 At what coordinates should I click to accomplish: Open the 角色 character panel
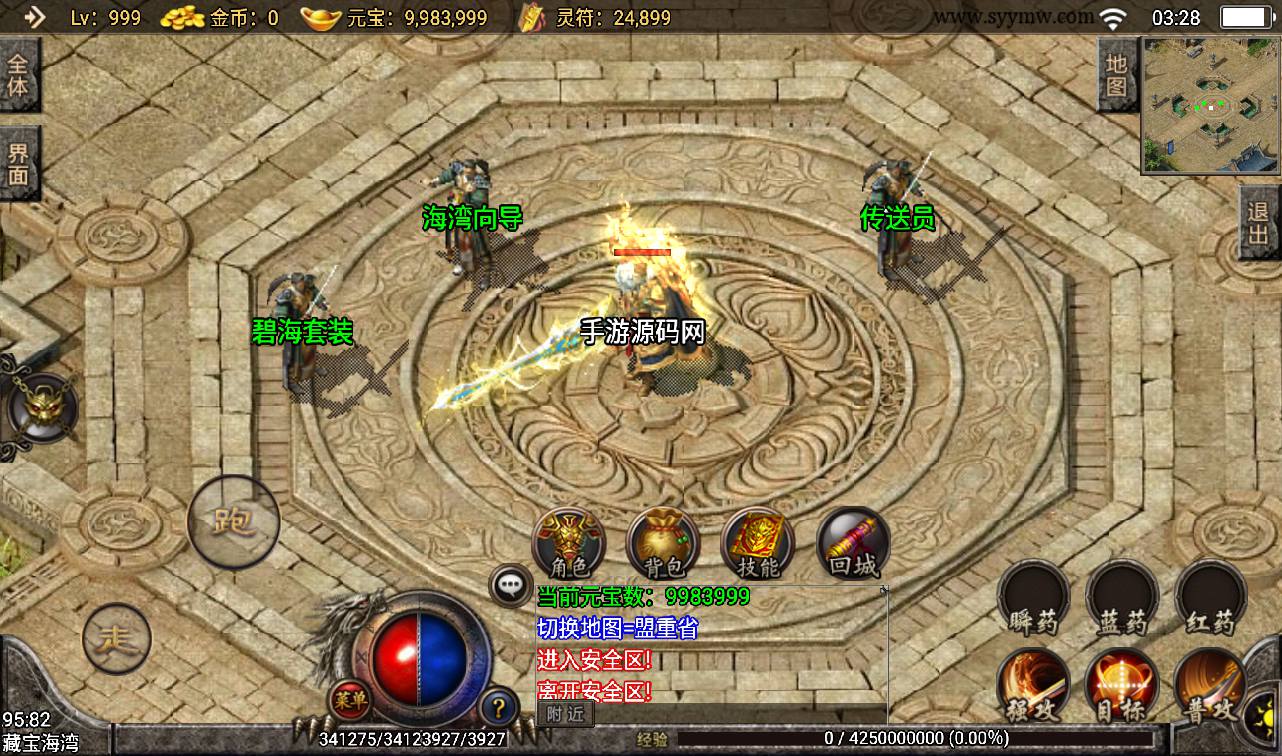click(569, 544)
